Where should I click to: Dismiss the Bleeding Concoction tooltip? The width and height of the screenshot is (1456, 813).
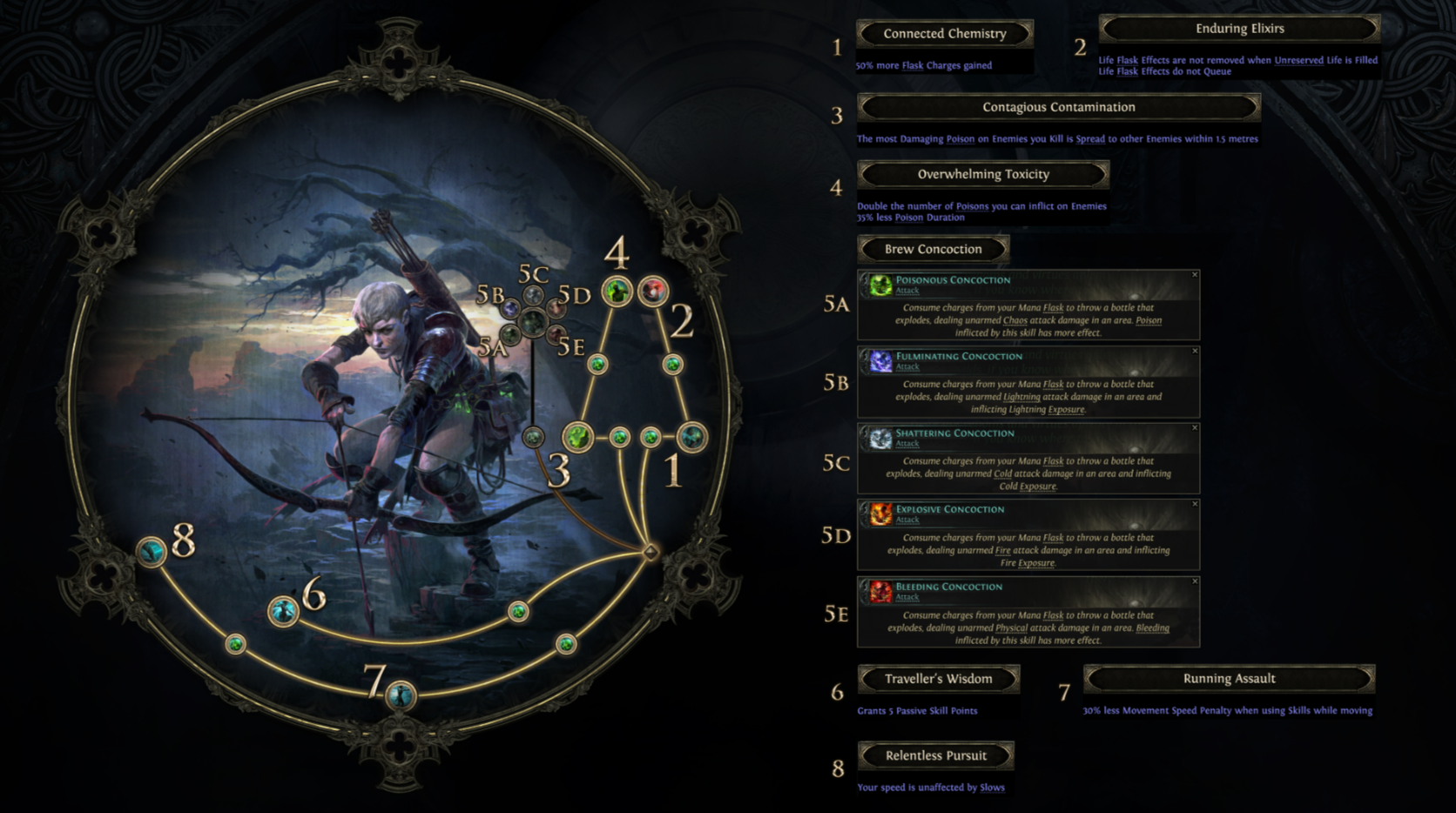click(x=1194, y=581)
